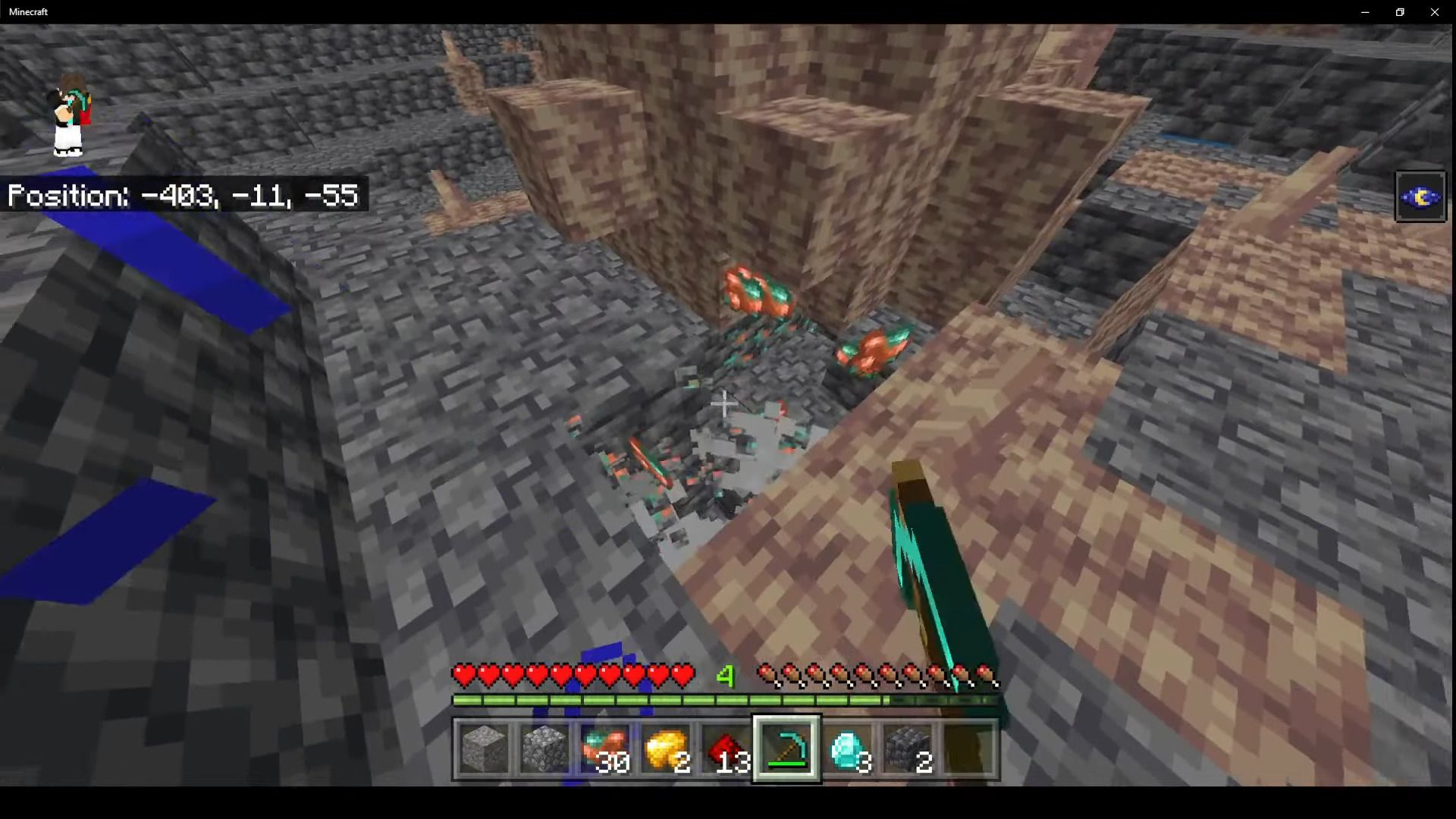1456x819 pixels.
Task: Select the diamond pickaxe slot
Action: 787,749
